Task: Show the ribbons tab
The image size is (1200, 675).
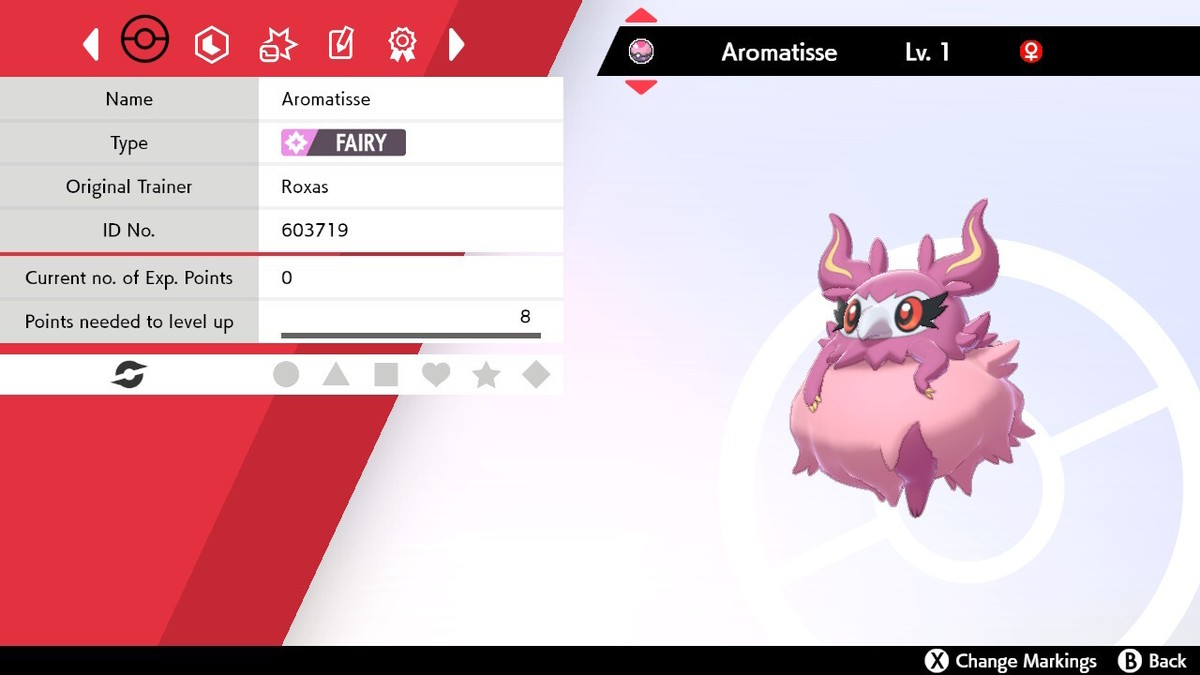Action: pyautogui.click(x=402, y=44)
